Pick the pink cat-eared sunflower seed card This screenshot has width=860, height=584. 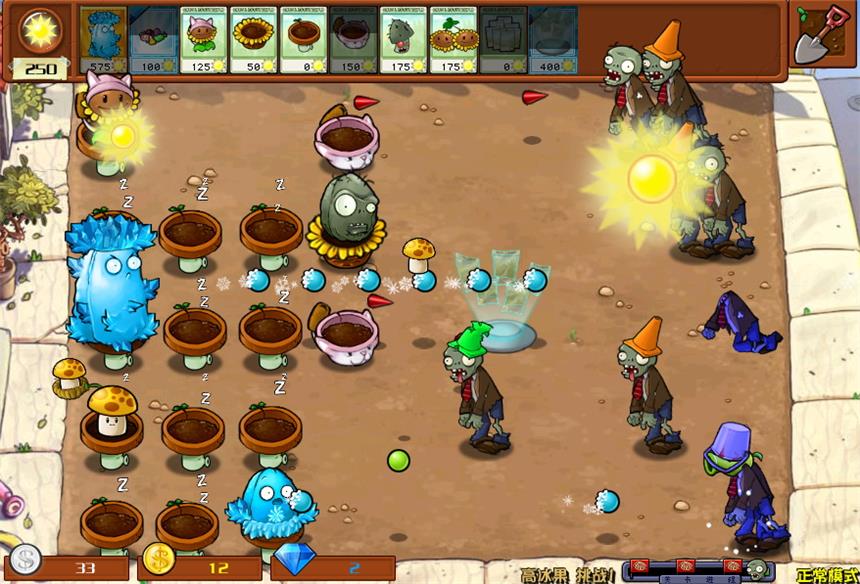click(204, 39)
